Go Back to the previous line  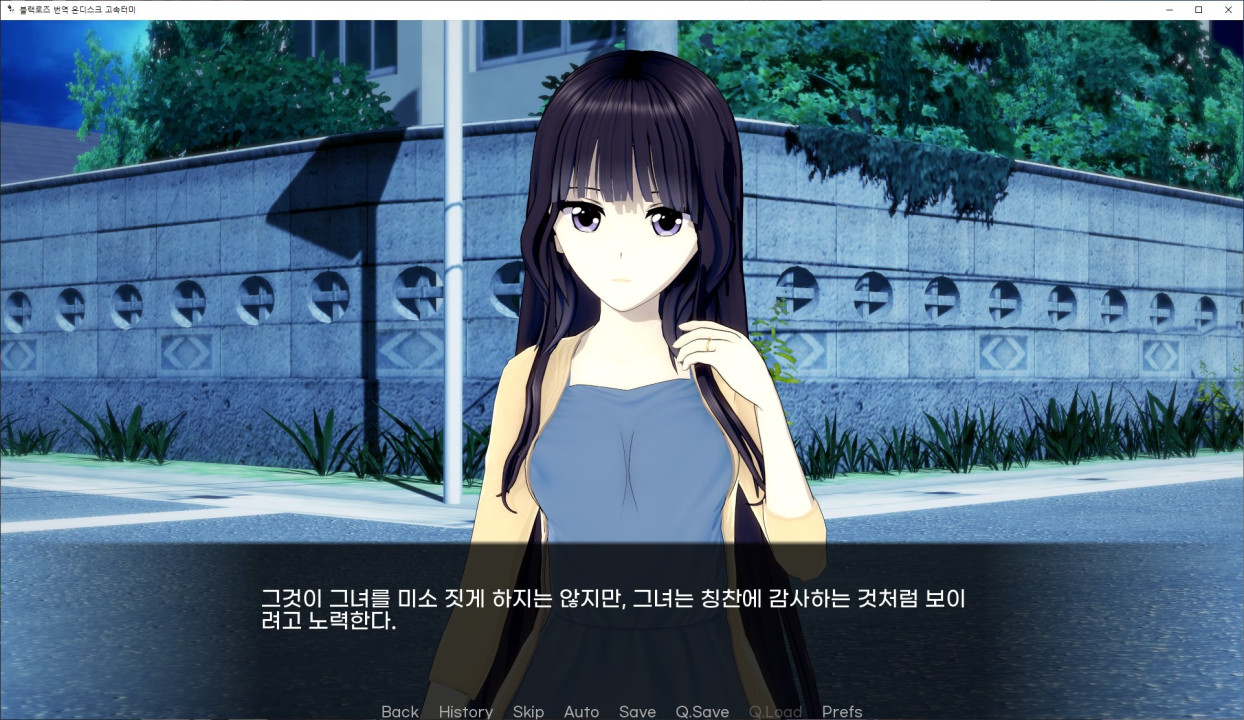pos(399,711)
